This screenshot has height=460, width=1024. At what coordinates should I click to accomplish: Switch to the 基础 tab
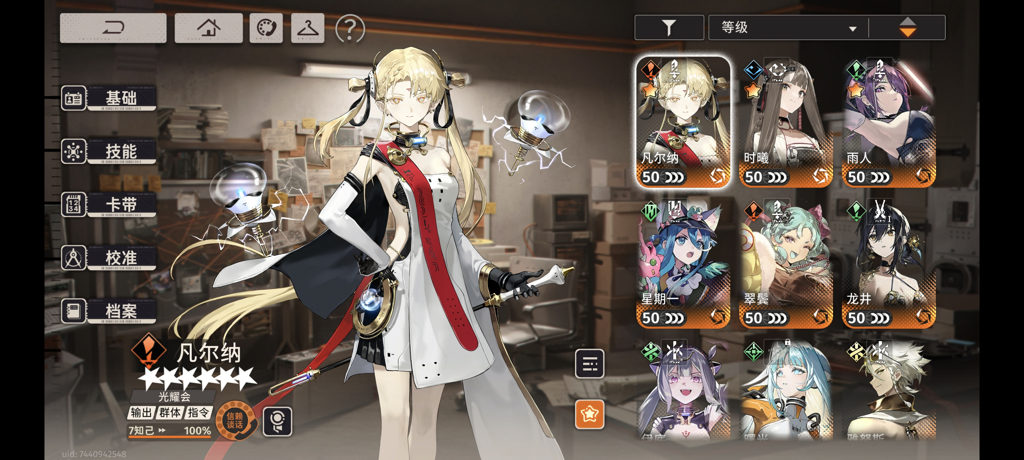(x=109, y=98)
